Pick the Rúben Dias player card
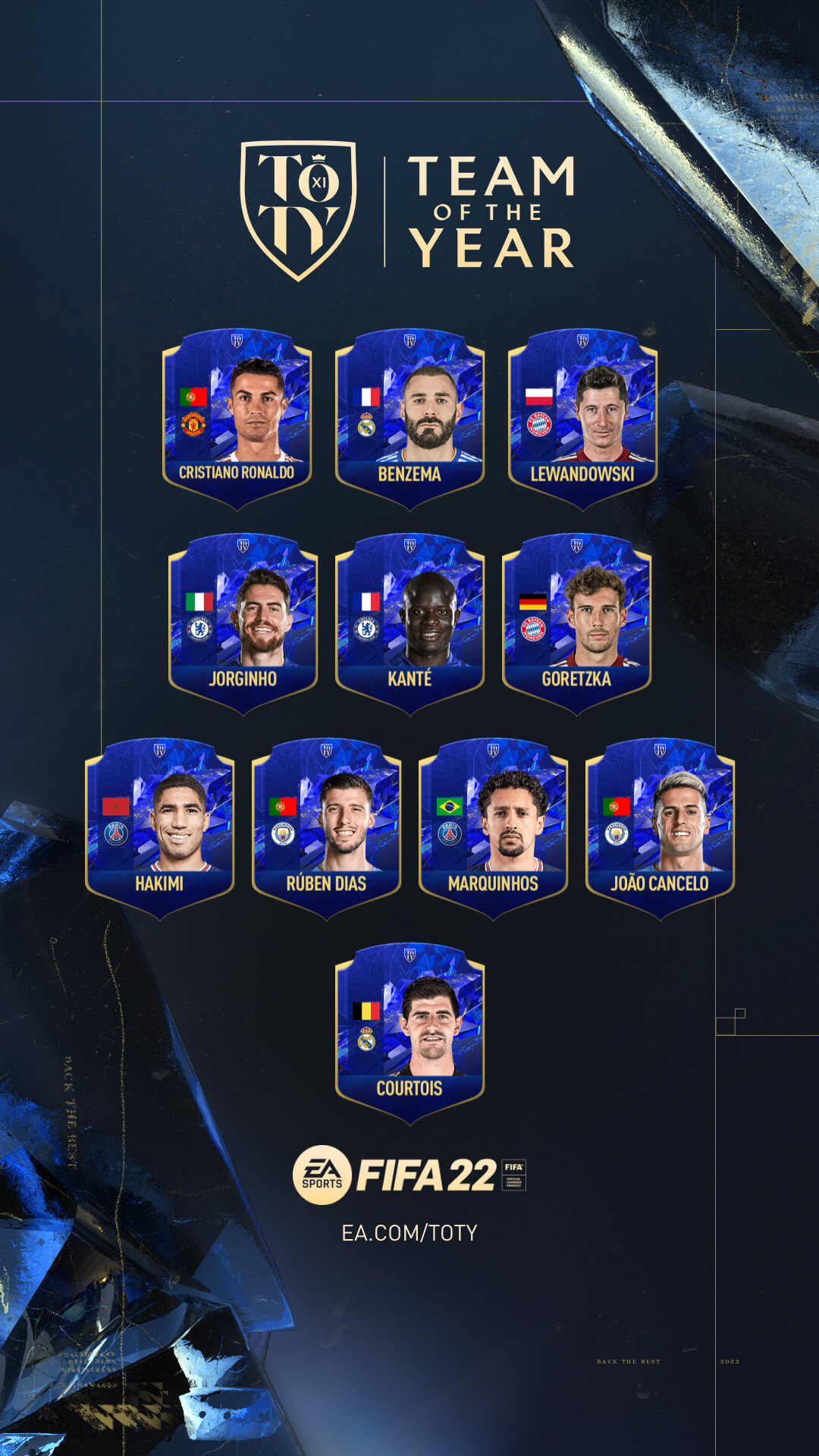The image size is (819, 1456). tap(326, 828)
